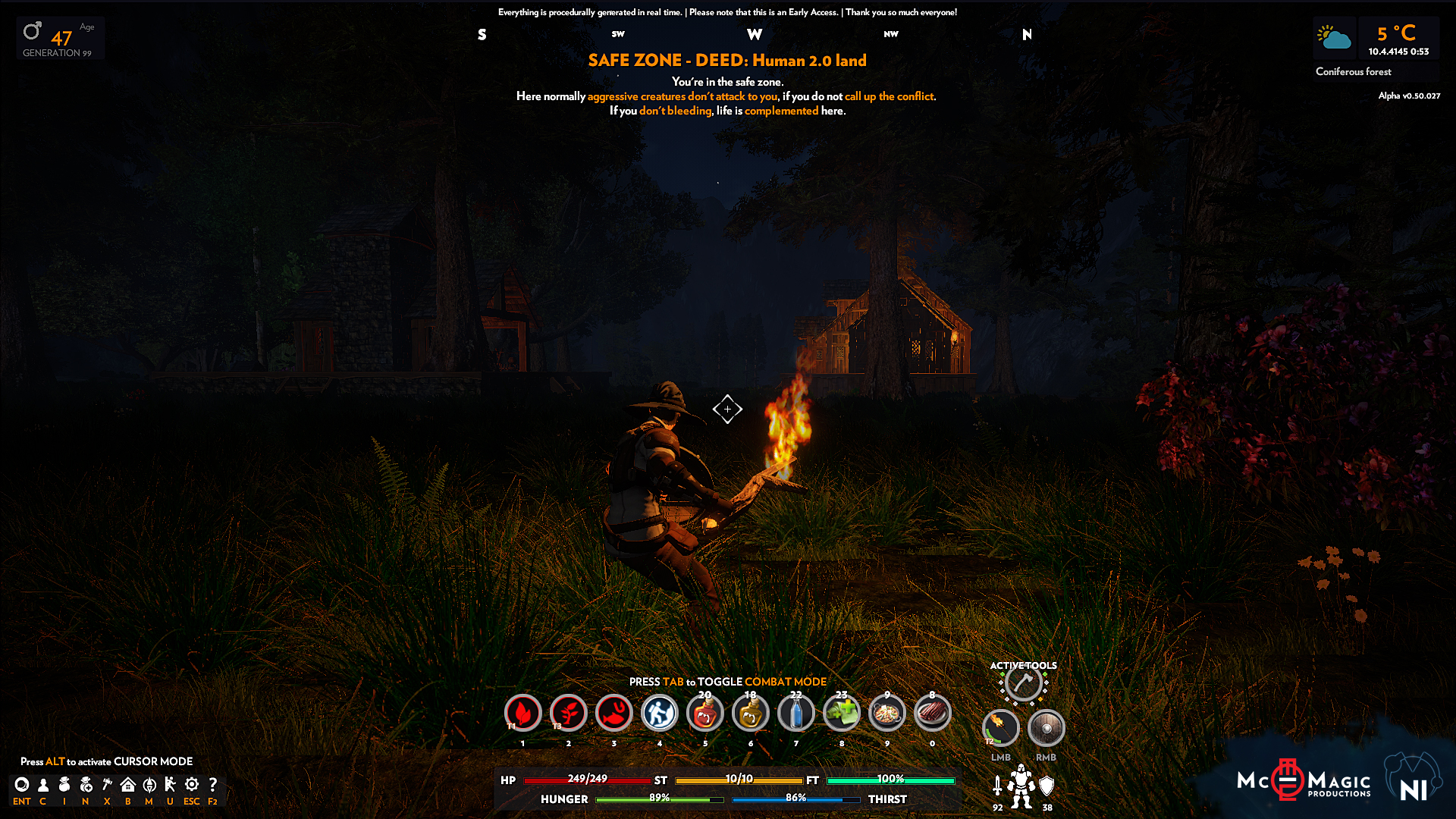Select the bandage item in hotbar slot 8
The width and height of the screenshot is (1456, 819).
842,714
